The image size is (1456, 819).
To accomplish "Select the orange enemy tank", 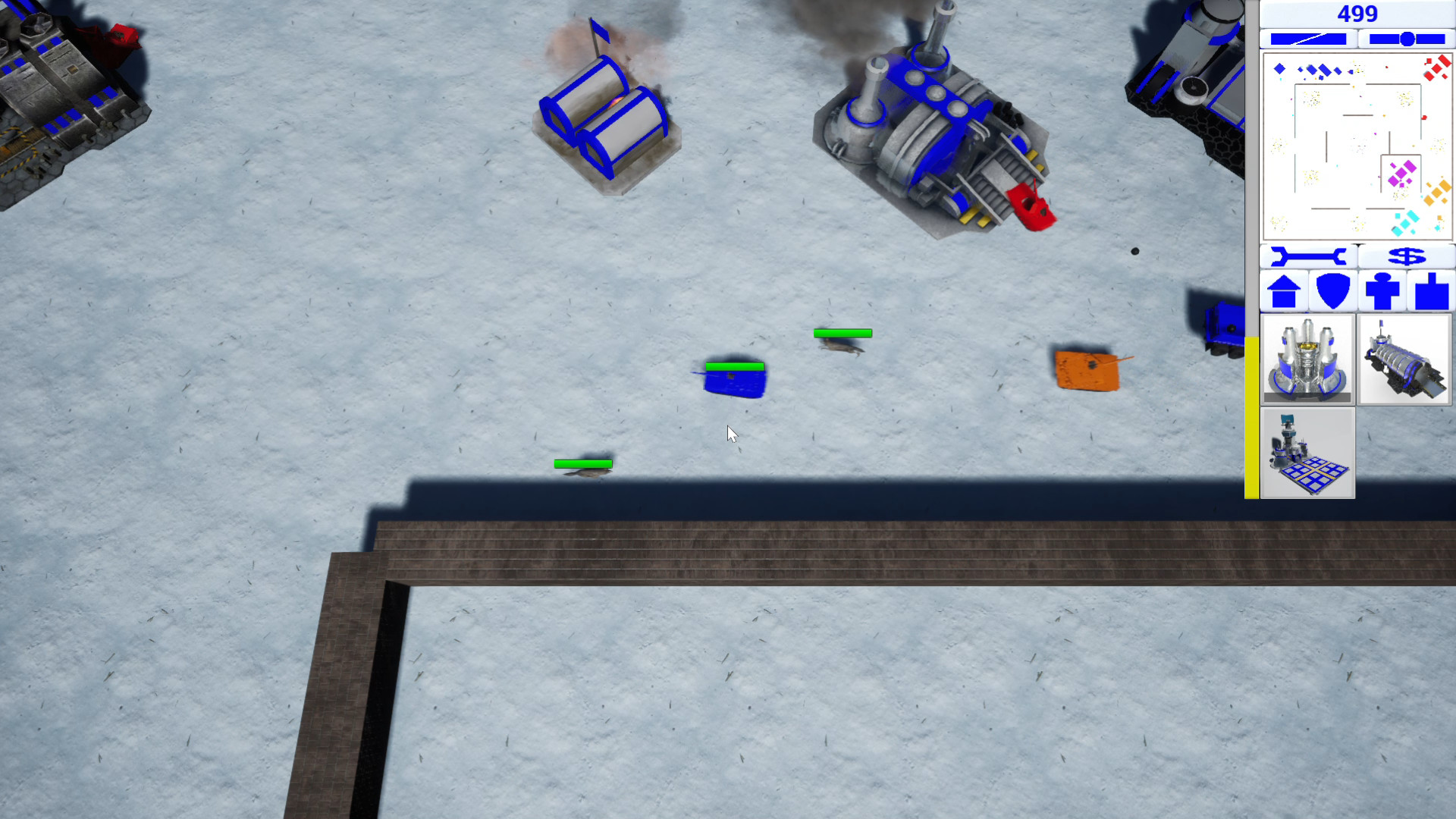I will 1087,370.
